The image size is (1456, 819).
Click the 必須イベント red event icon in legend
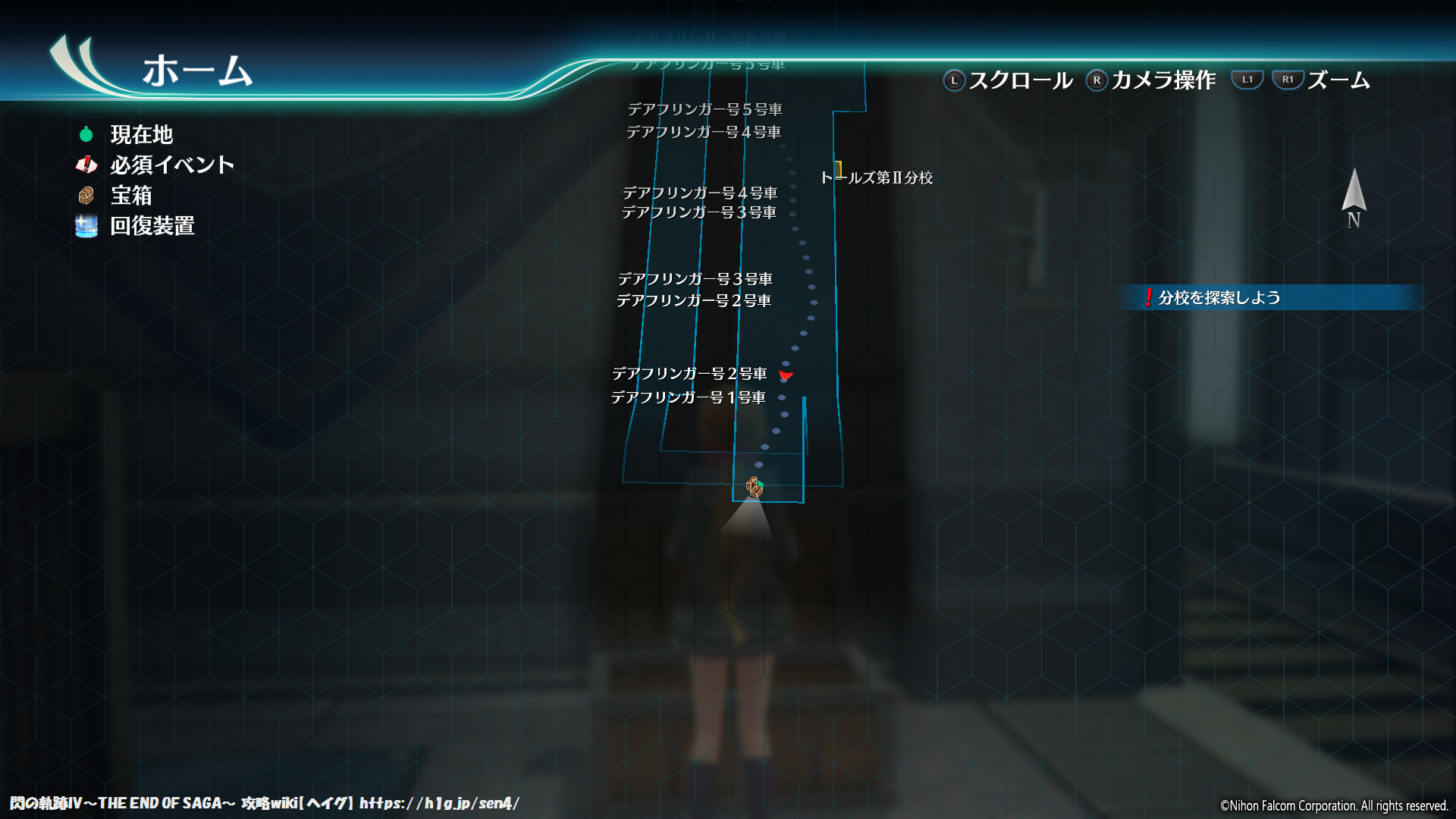(86, 165)
